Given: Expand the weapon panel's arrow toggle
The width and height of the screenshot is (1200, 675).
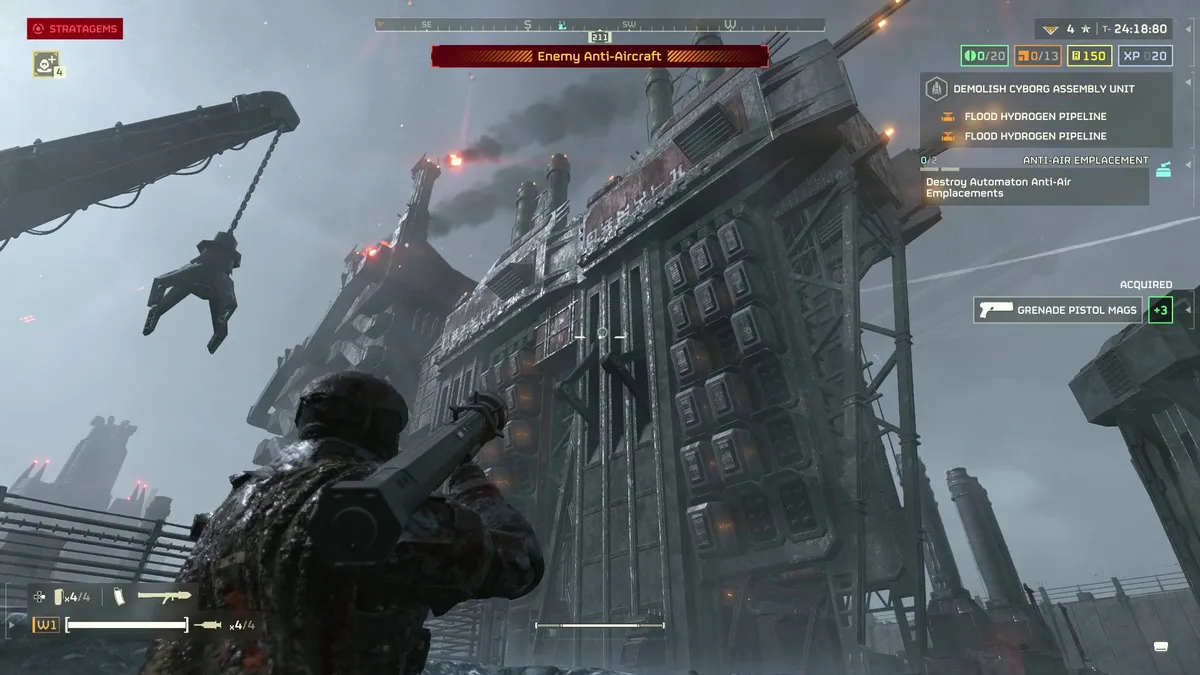Looking at the screenshot, I should coord(12,625).
